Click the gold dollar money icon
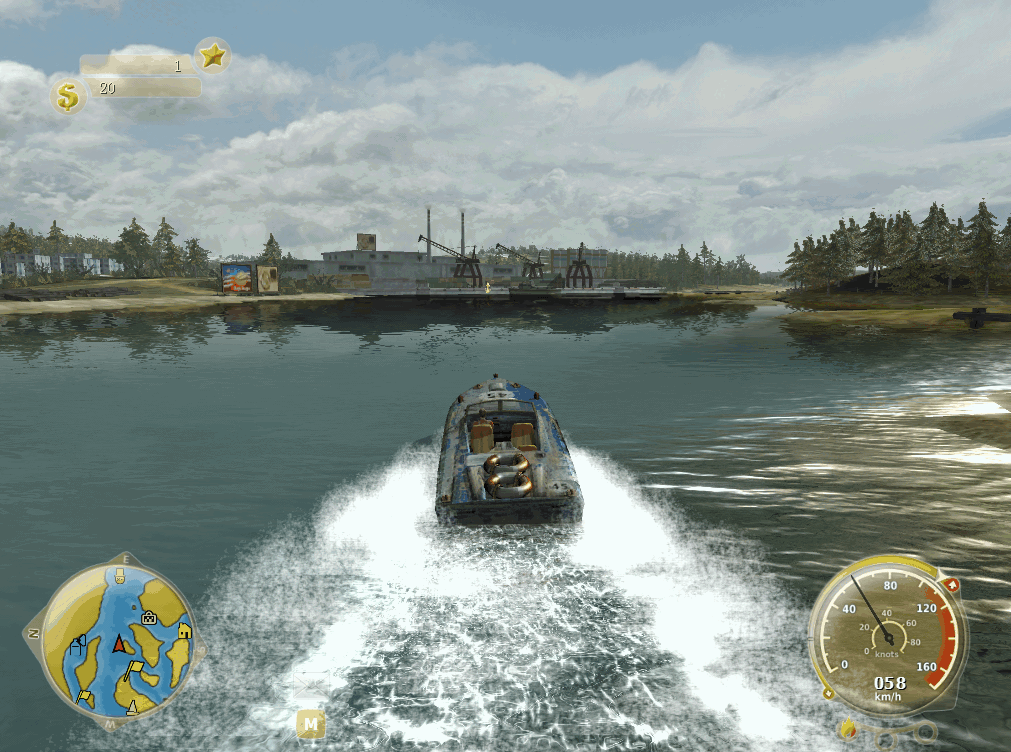Screen dimensions: 1011x752 [x=67, y=97]
